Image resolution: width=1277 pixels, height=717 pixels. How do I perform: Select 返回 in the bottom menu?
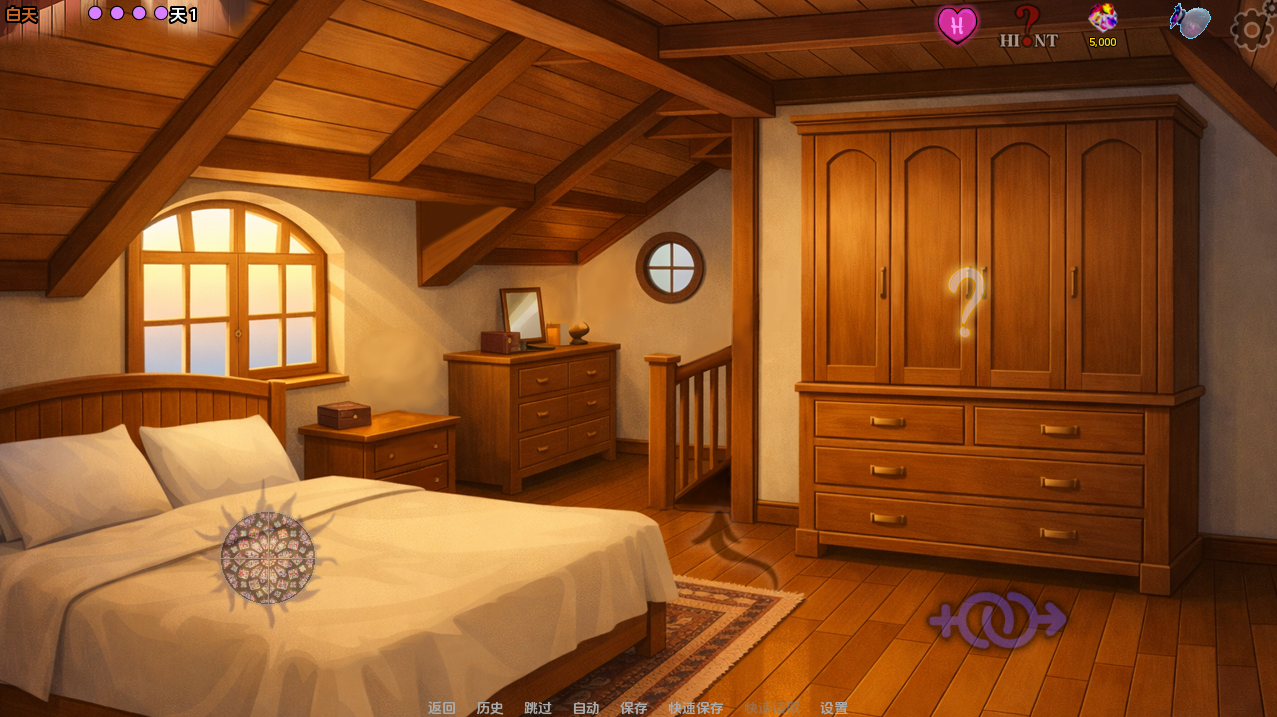pos(442,708)
